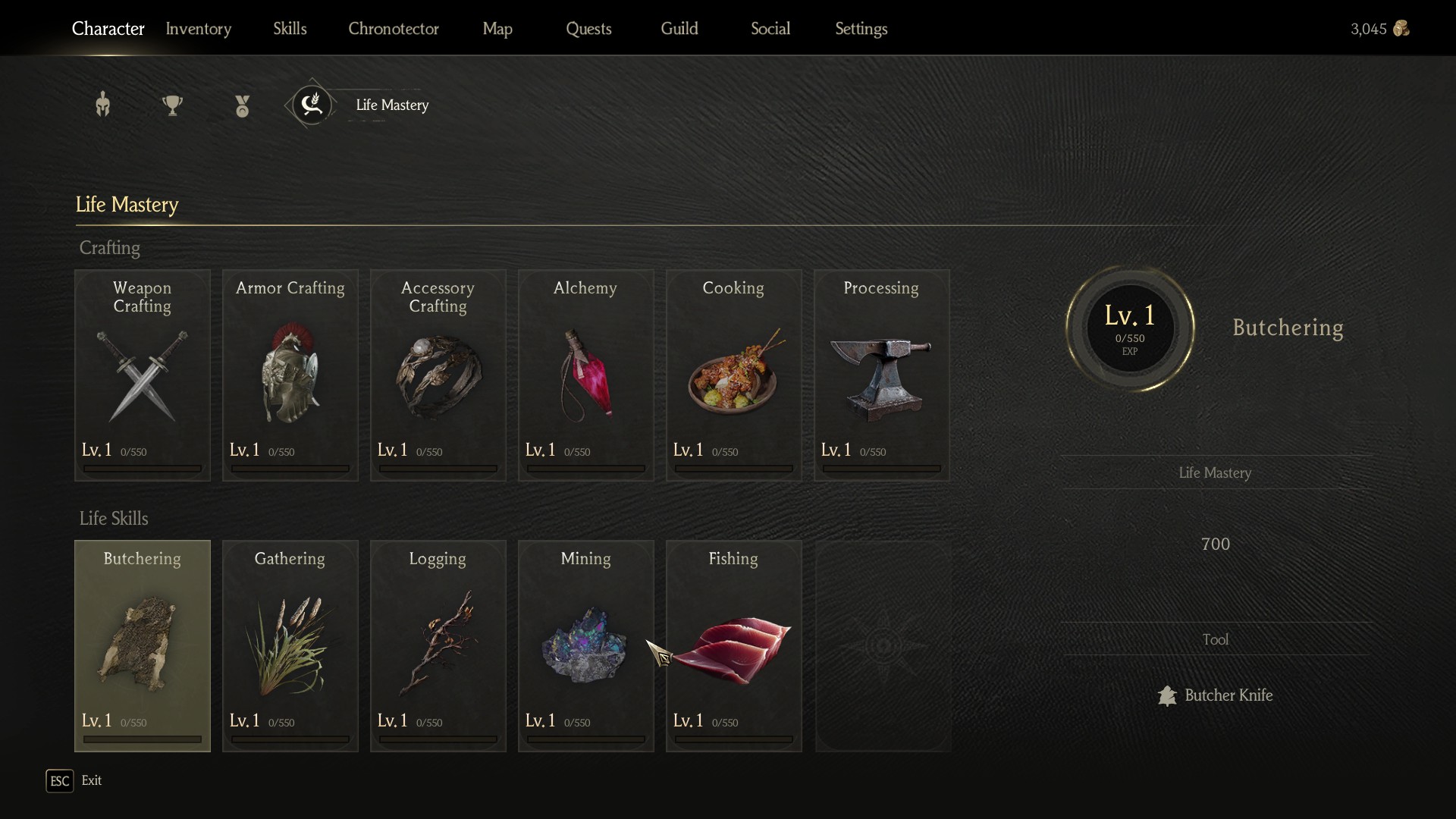Open the Inventory tab
Screen dimensions: 1456x819
point(198,29)
